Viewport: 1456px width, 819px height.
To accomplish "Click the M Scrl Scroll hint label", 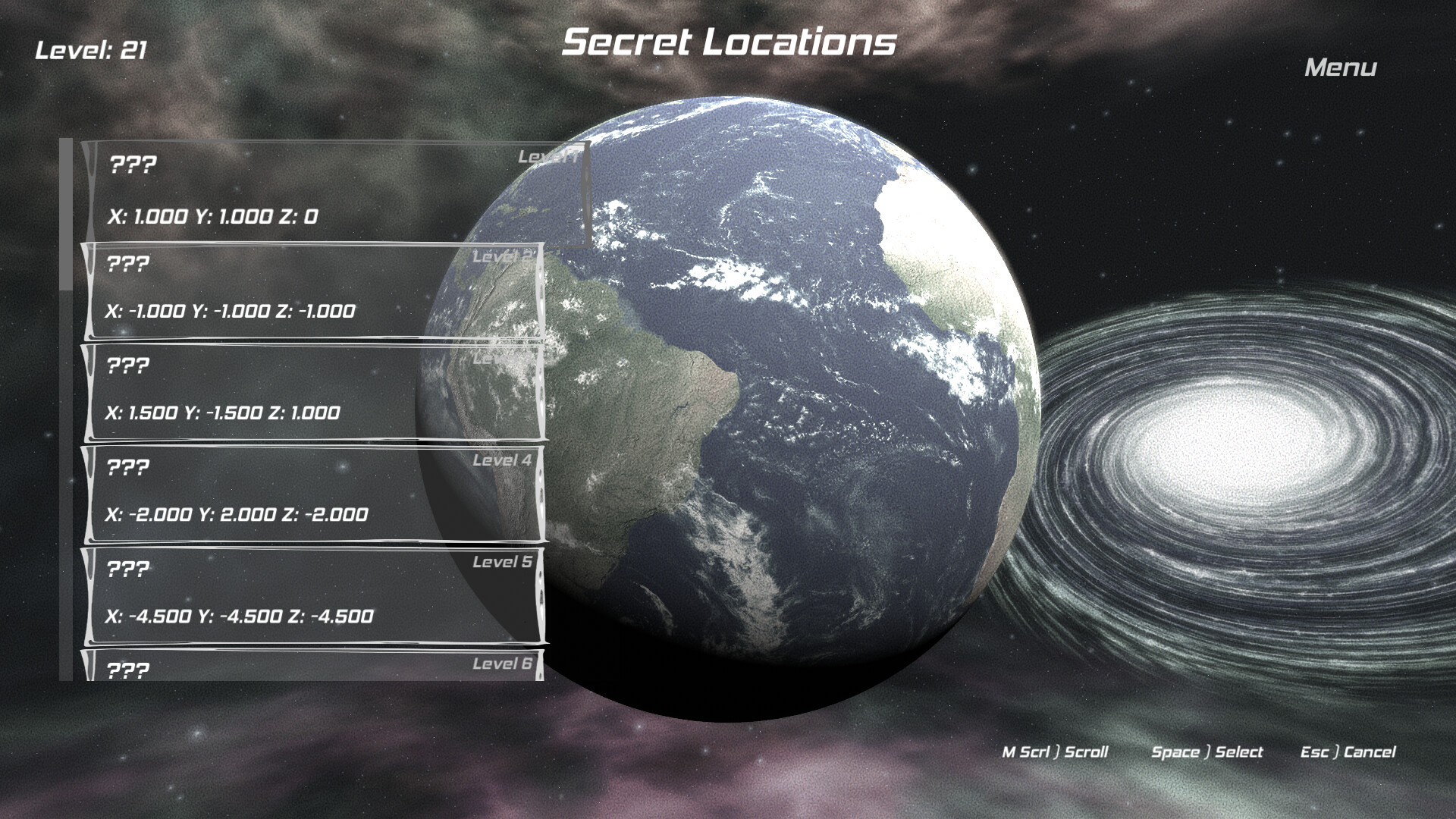I will click(x=1055, y=752).
